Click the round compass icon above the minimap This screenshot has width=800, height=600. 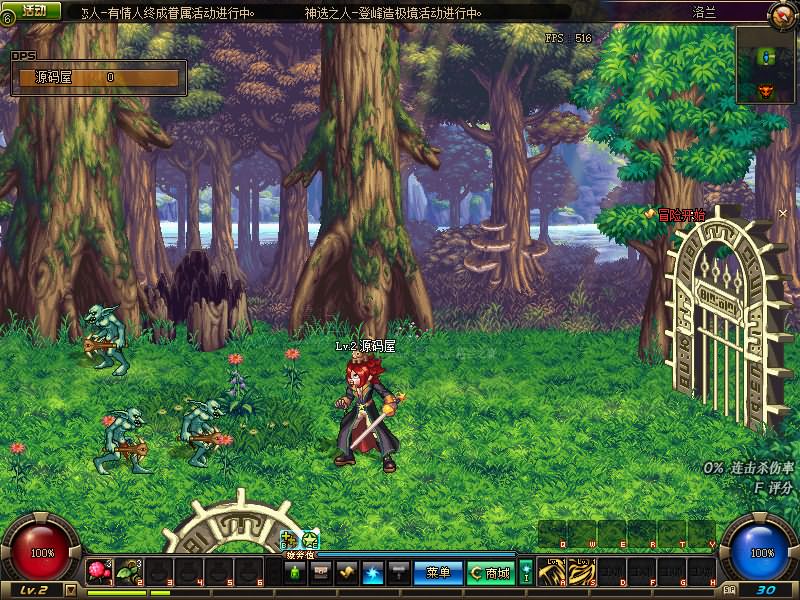782,14
